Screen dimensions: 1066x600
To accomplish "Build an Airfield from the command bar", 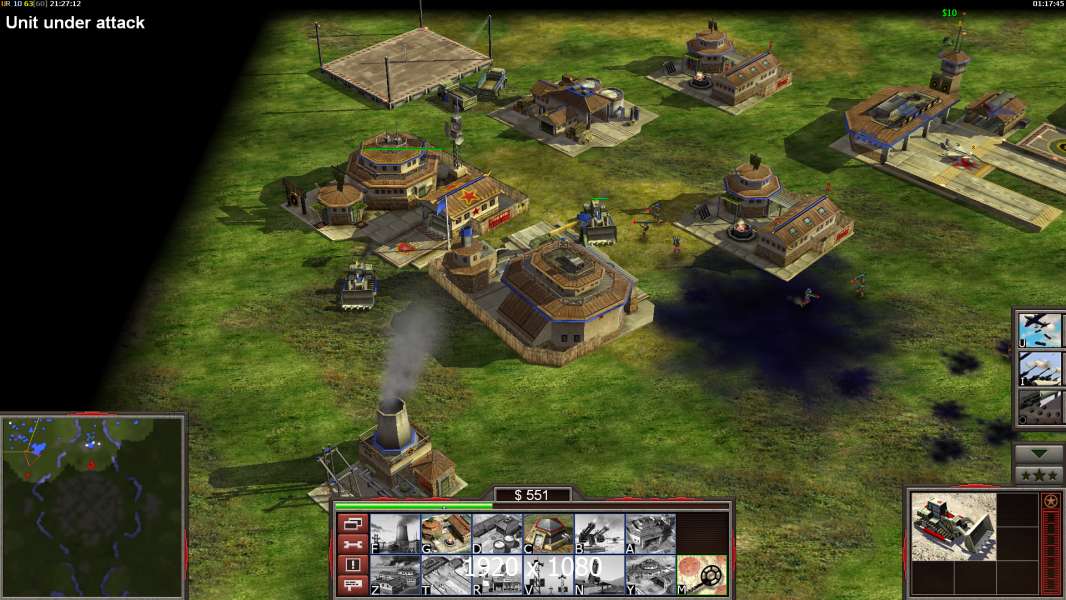I will point(446,575).
